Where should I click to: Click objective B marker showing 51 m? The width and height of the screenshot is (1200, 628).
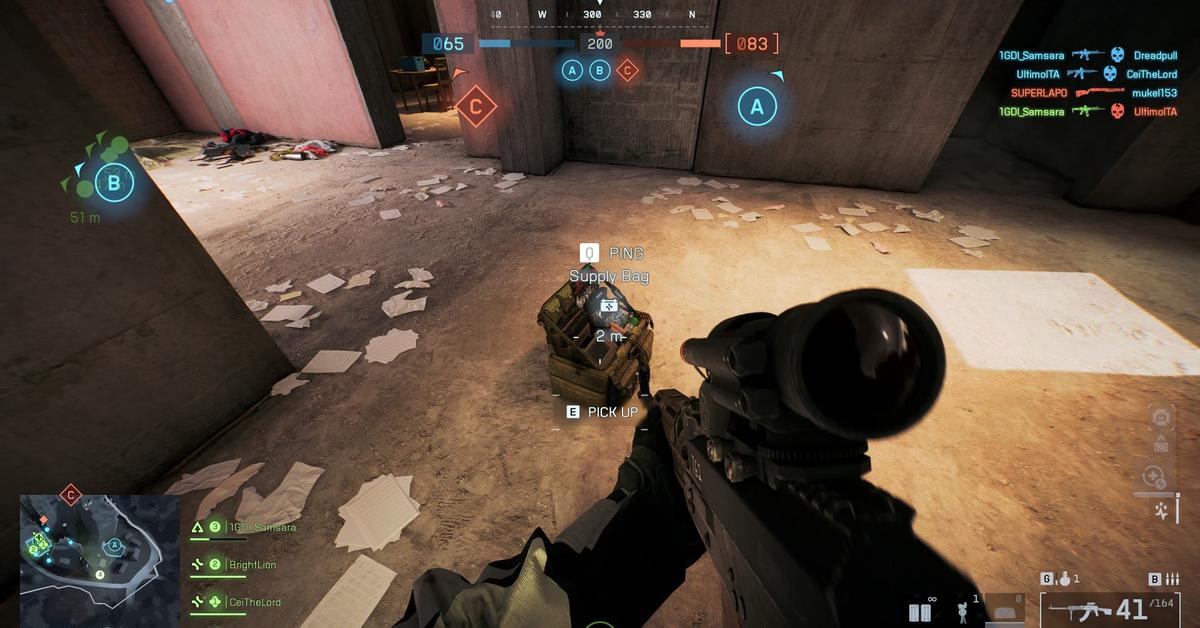pyautogui.click(x=113, y=183)
